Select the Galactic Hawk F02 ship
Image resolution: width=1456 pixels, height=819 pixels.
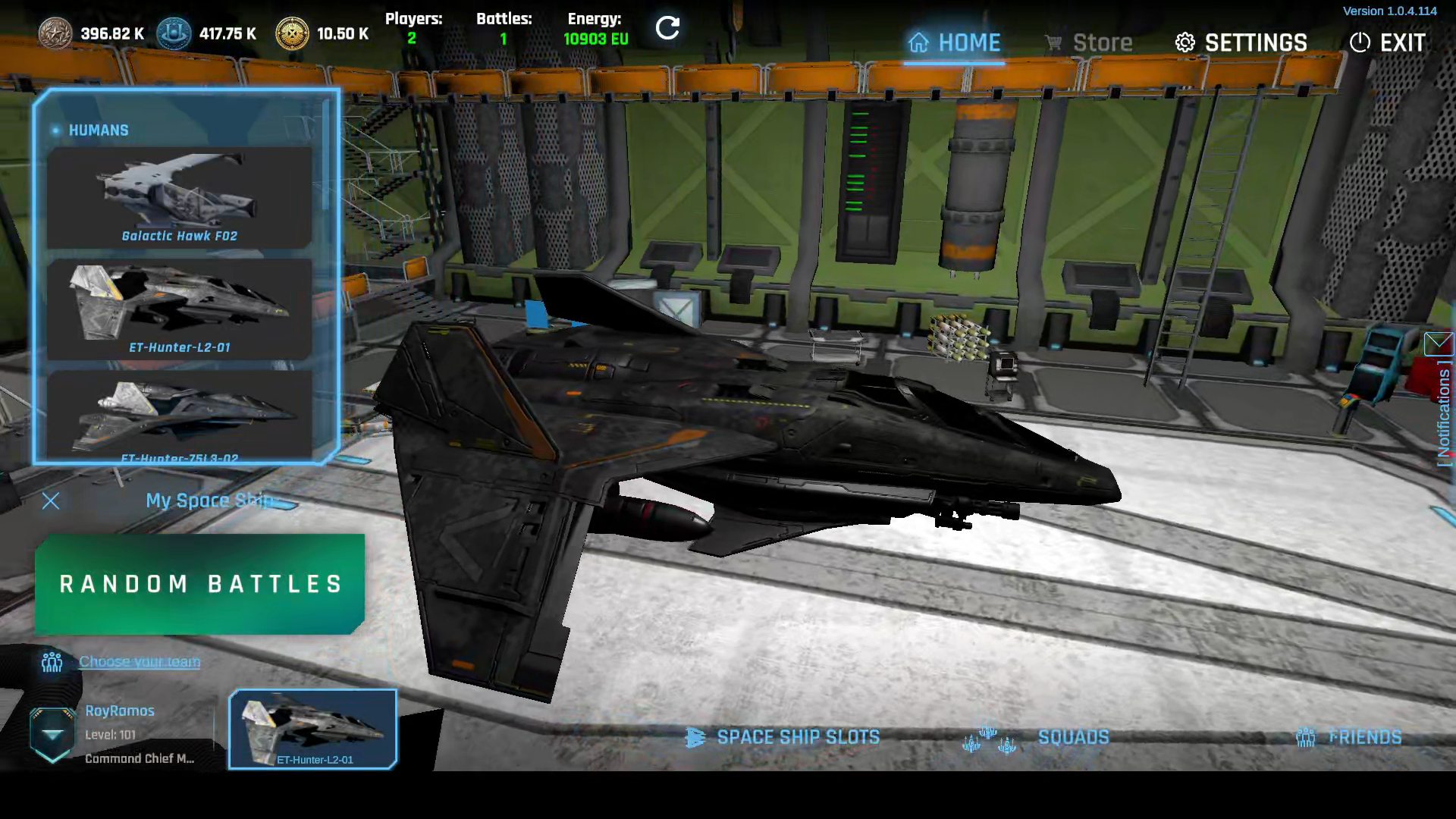(180, 197)
